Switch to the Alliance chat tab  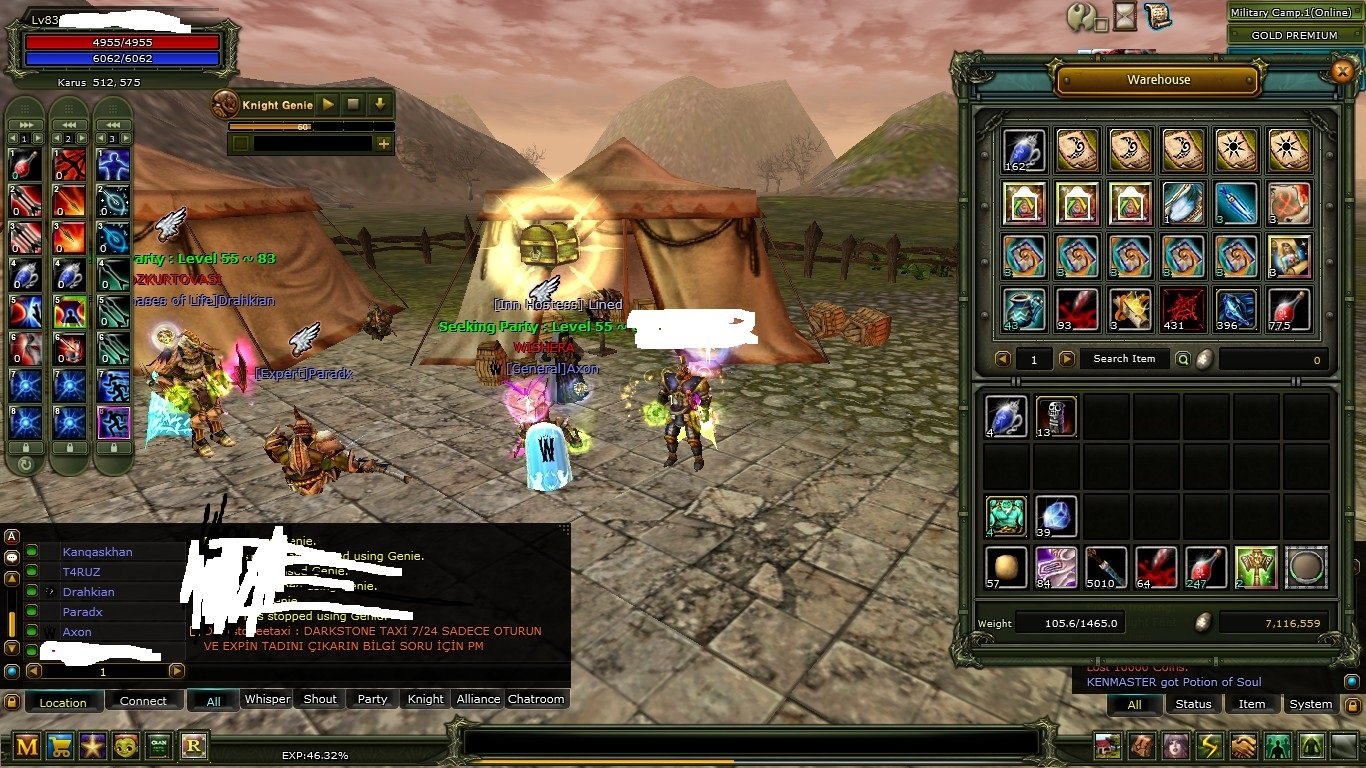[478, 700]
